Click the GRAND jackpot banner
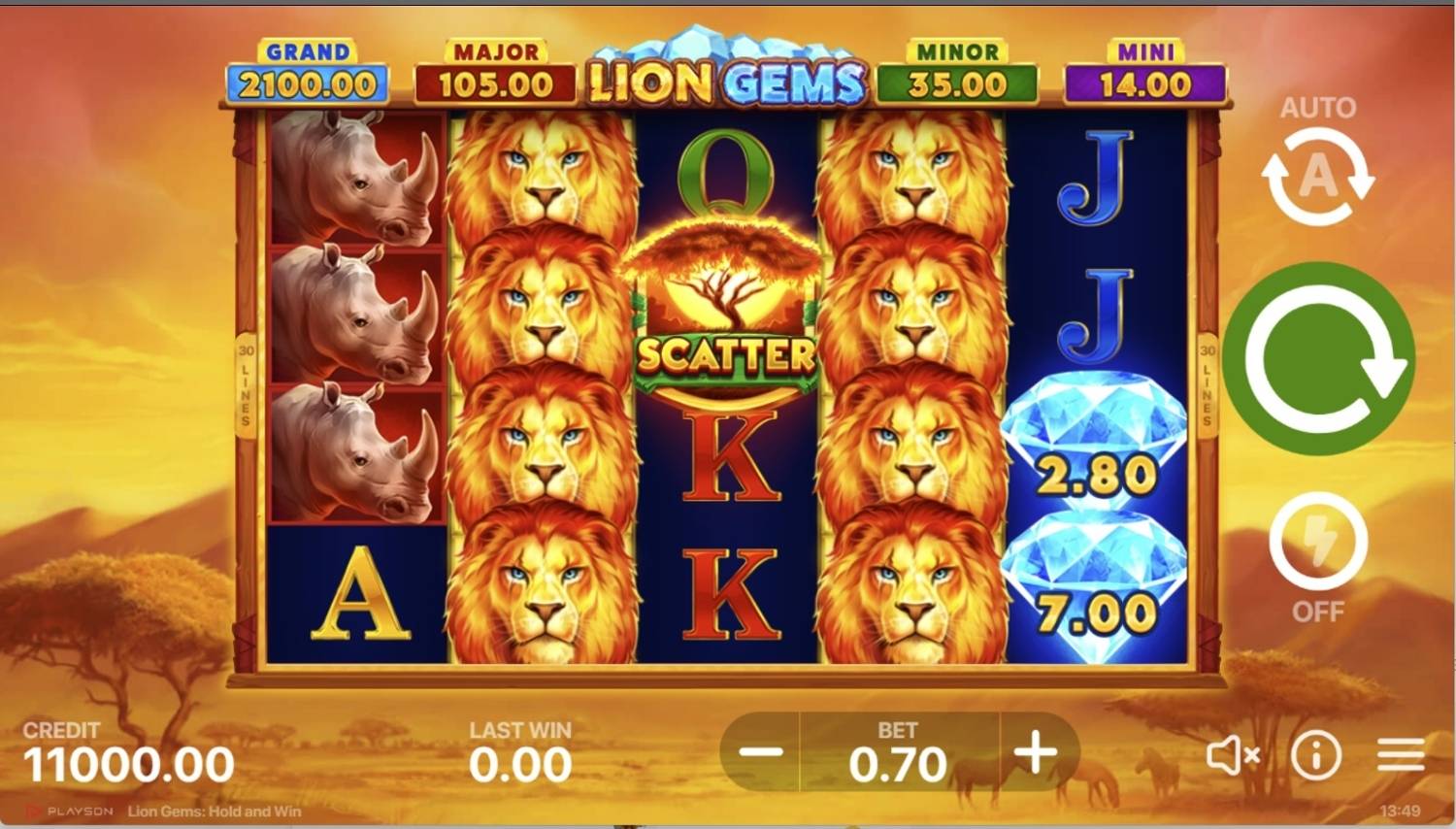Screen dimensions: 1456x829 (309, 68)
